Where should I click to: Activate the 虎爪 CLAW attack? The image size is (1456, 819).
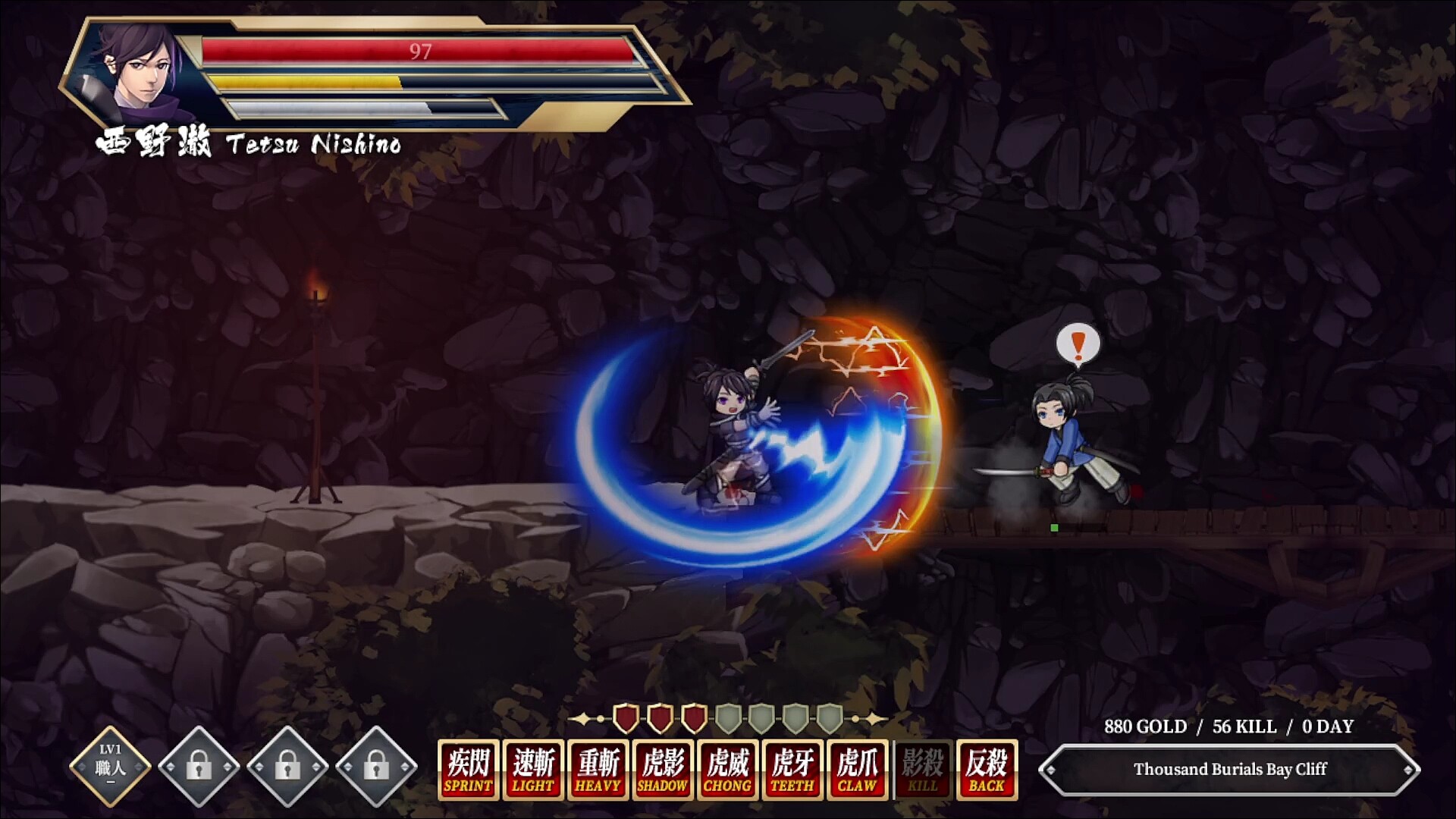[858, 770]
